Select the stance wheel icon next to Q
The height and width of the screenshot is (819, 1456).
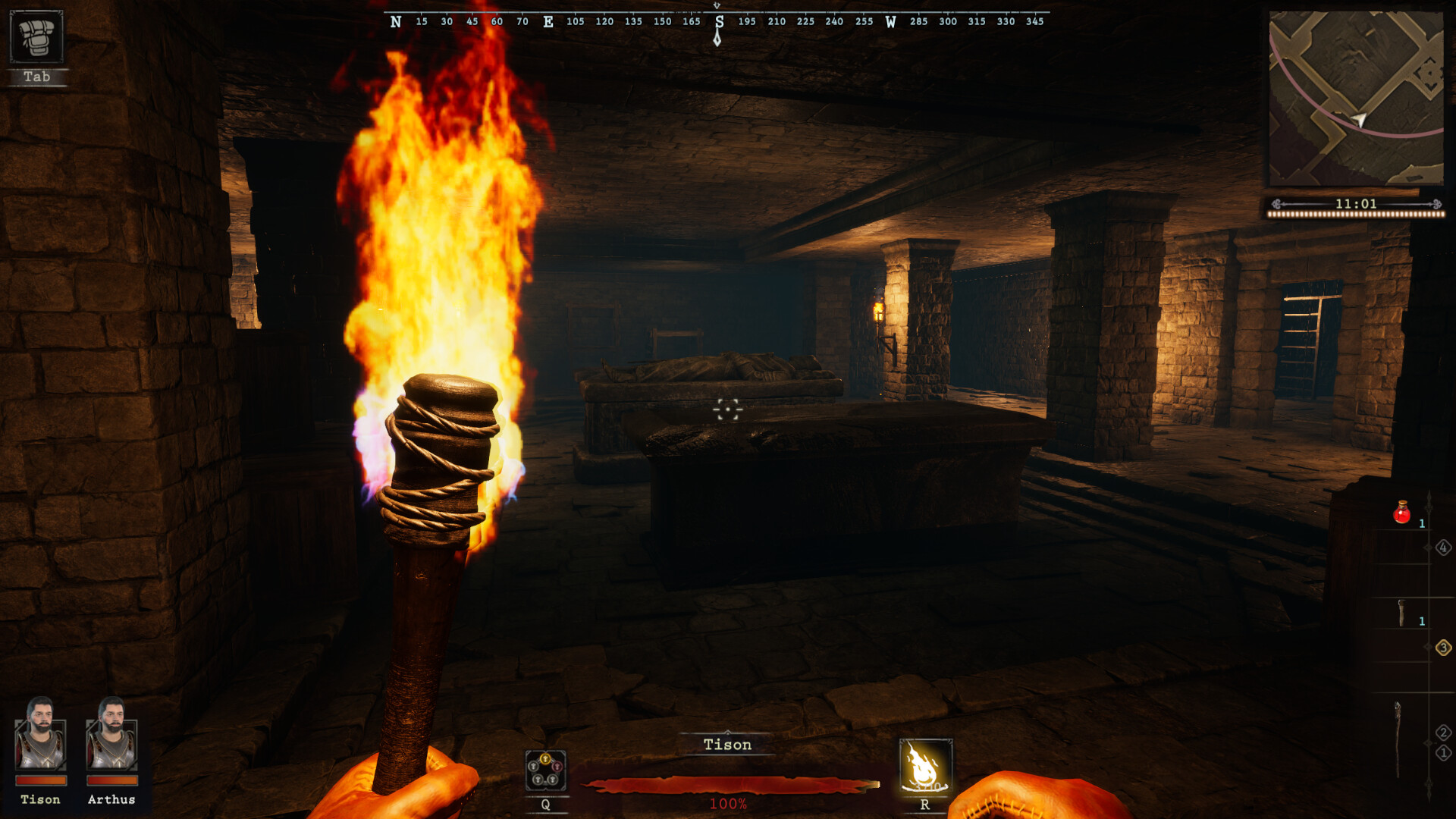tap(544, 770)
